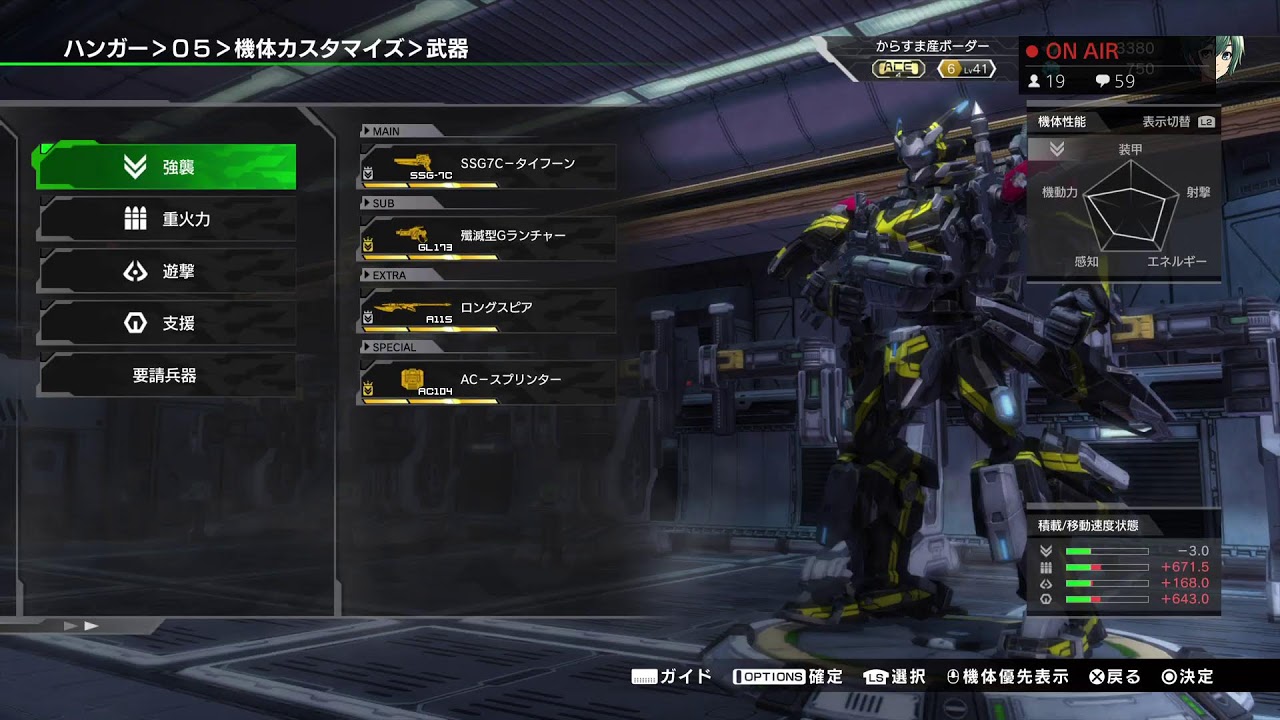Toggle the 表示切替 display switch
This screenshot has width=1280, height=720.
click(1178, 122)
